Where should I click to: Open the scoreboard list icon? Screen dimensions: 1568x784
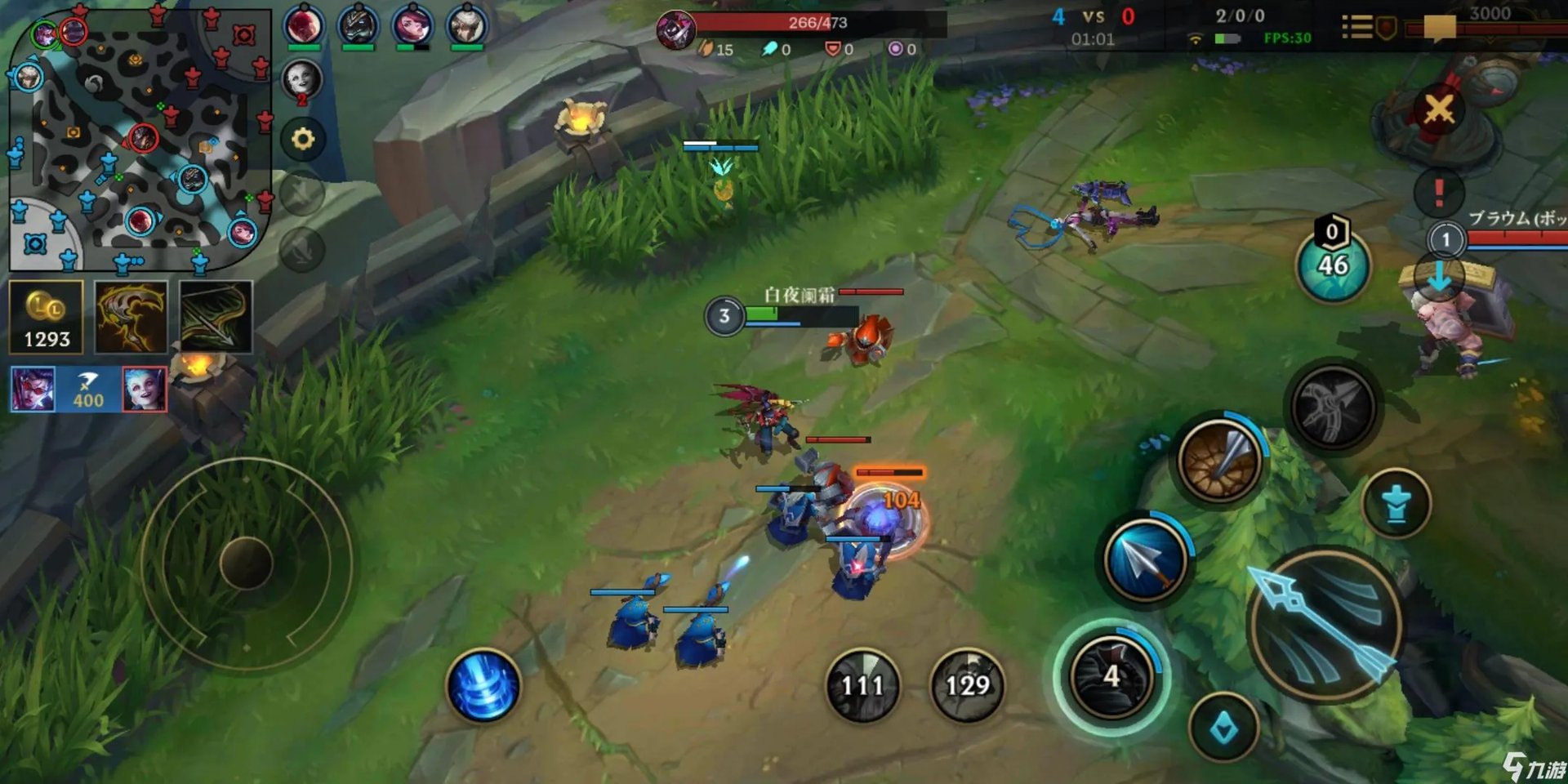coord(1357,28)
